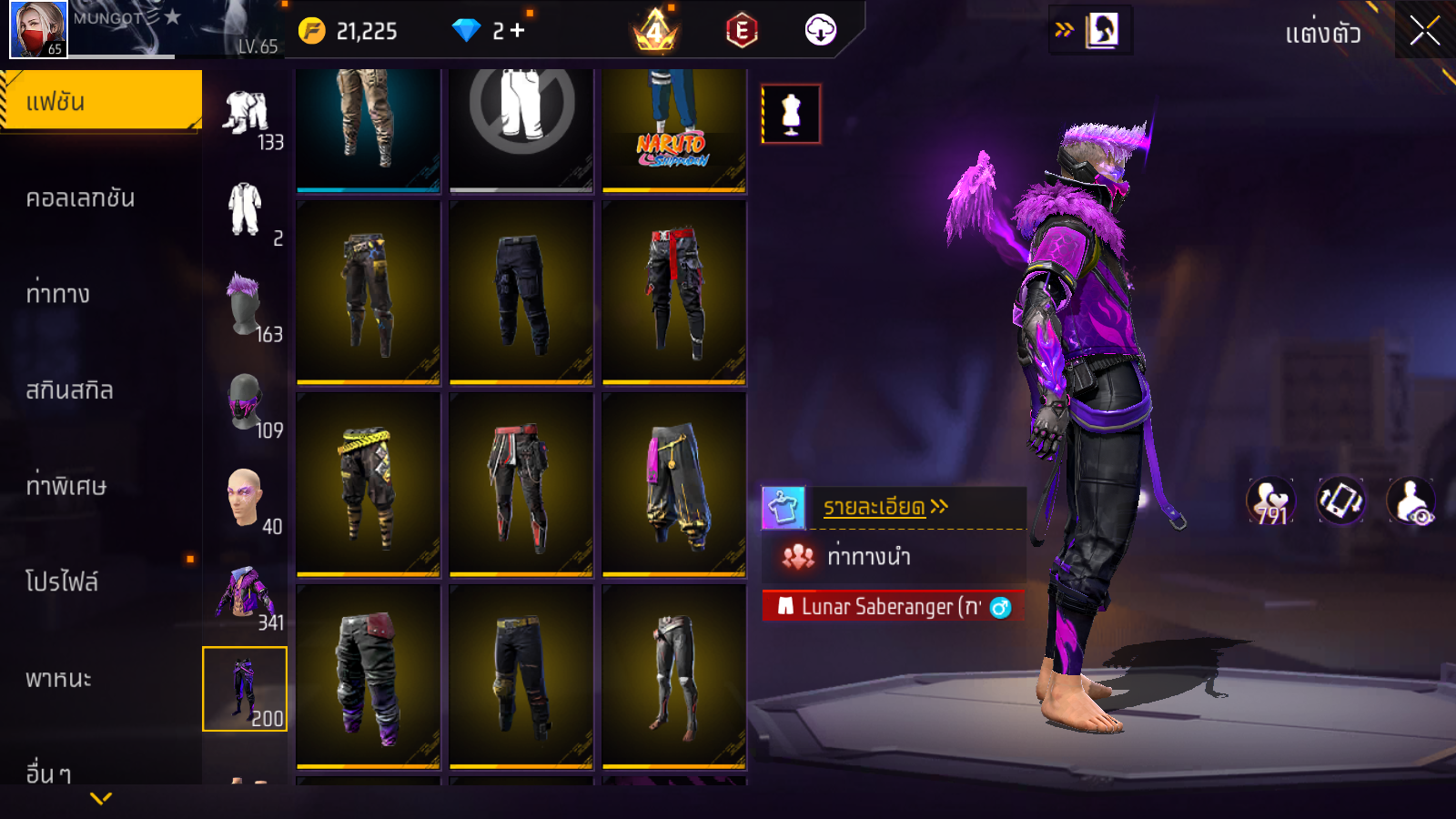Image resolution: width=1456 pixels, height=819 pixels.
Task: Switch to the โปรไฟล์ tab
Action: click(x=62, y=581)
